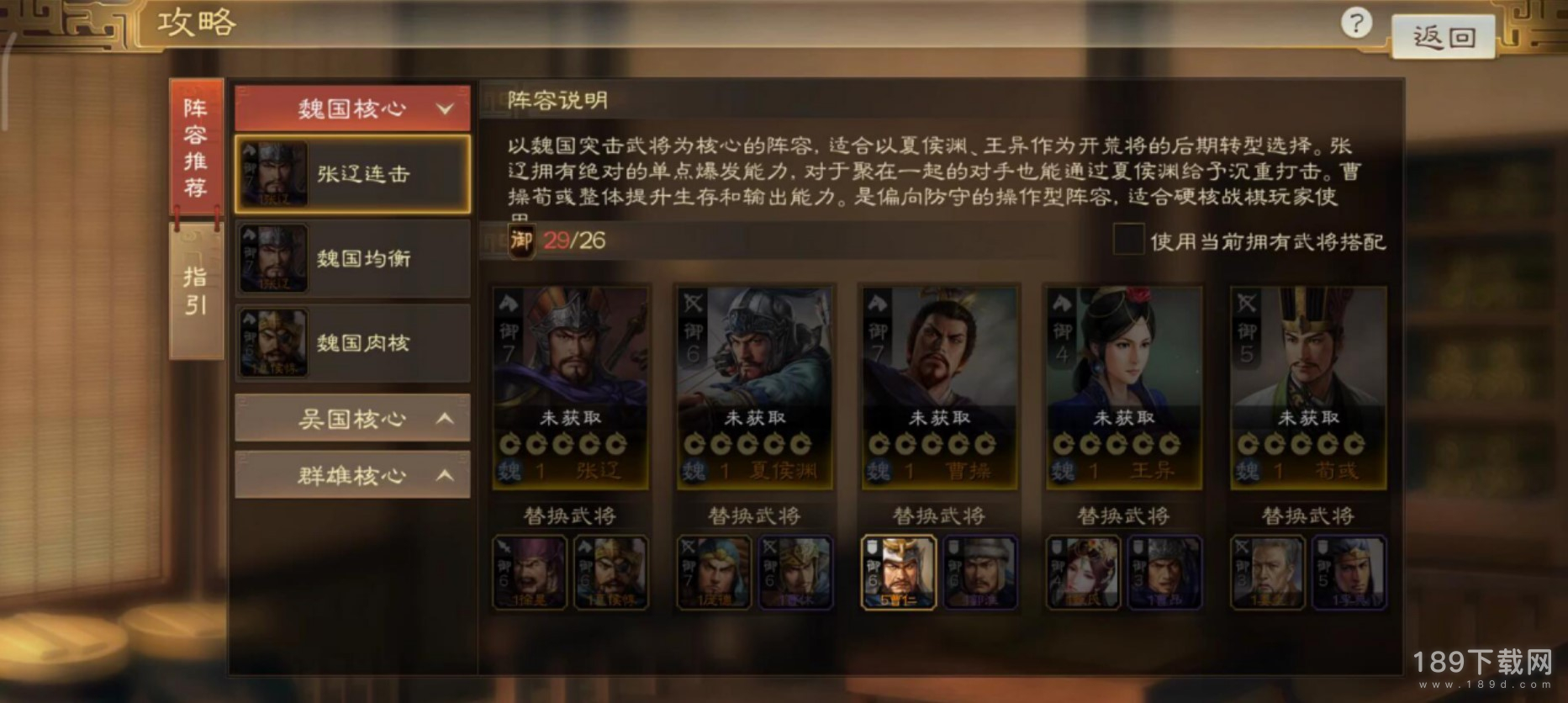Select the 张辽 general card

click(570, 387)
